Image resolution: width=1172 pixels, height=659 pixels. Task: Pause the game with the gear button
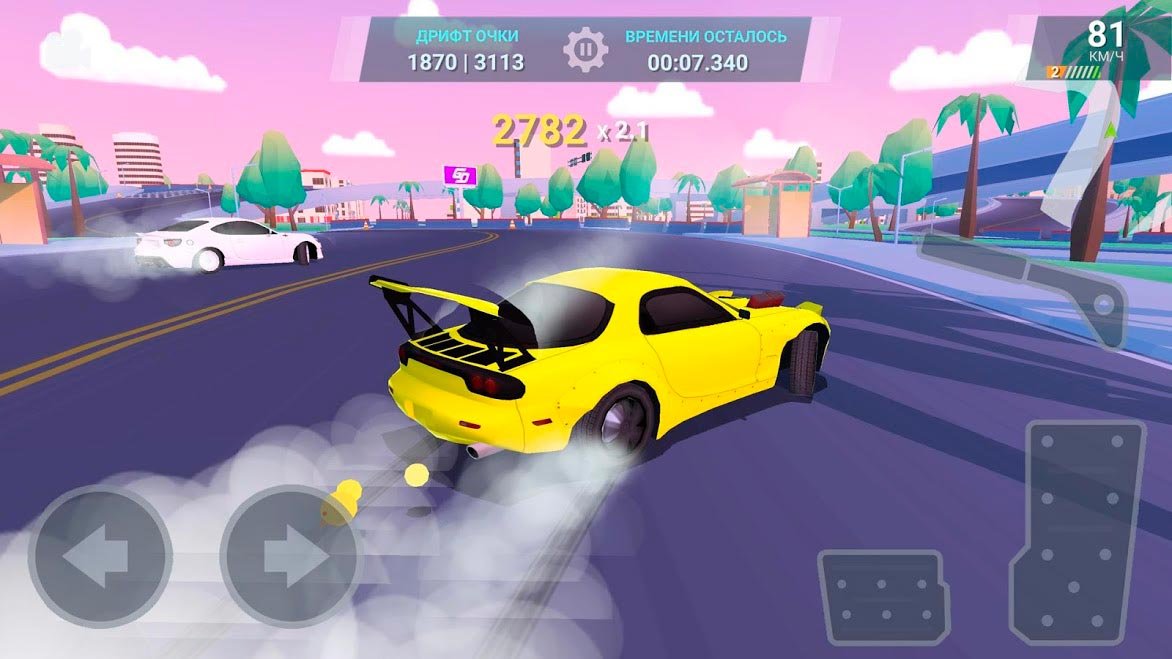click(x=586, y=50)
